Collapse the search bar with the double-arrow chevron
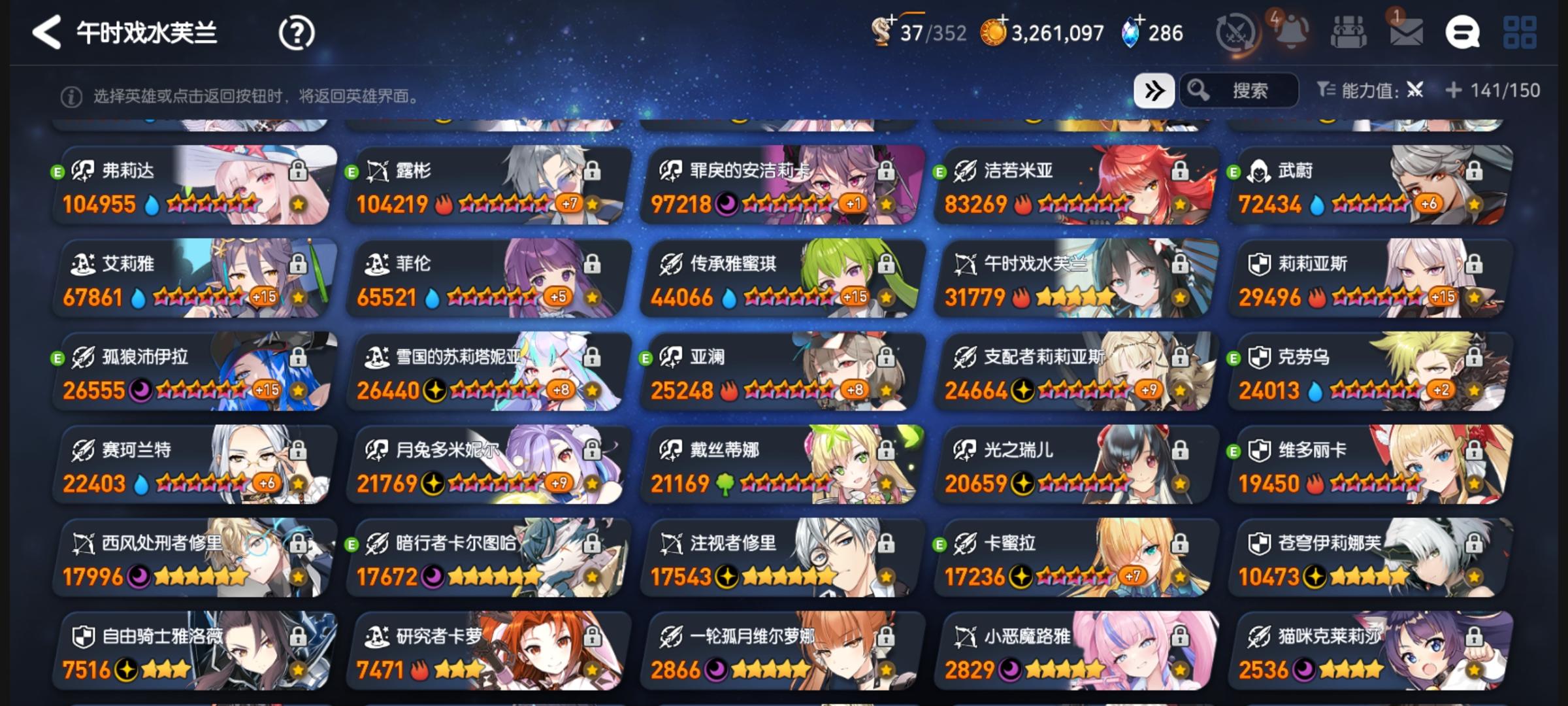This screenshot has width=1568, height=706. (x=1155, y=91)
